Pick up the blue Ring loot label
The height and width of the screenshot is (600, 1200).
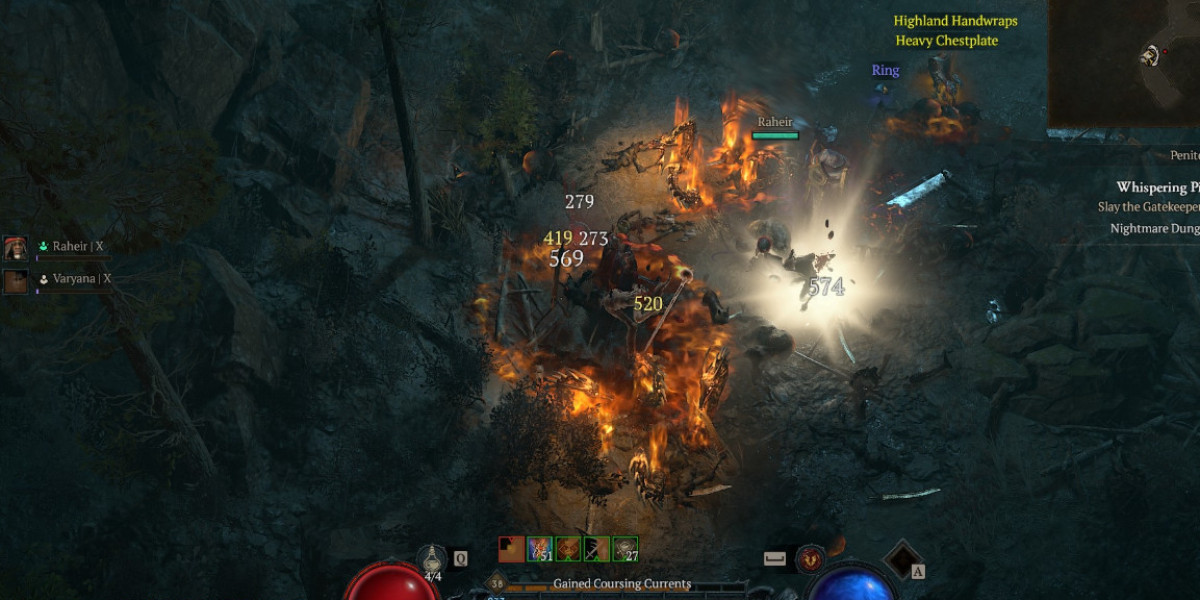[x=885, y=70]
